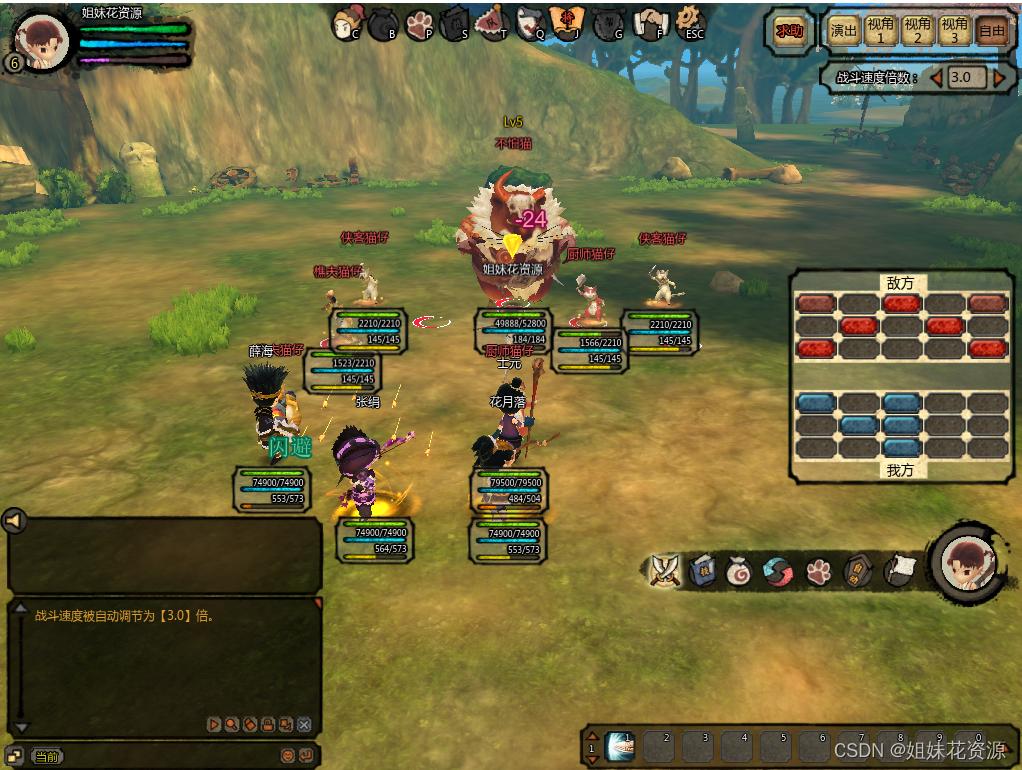
Task: Select the 演出 camera mode
Action: 844,31
